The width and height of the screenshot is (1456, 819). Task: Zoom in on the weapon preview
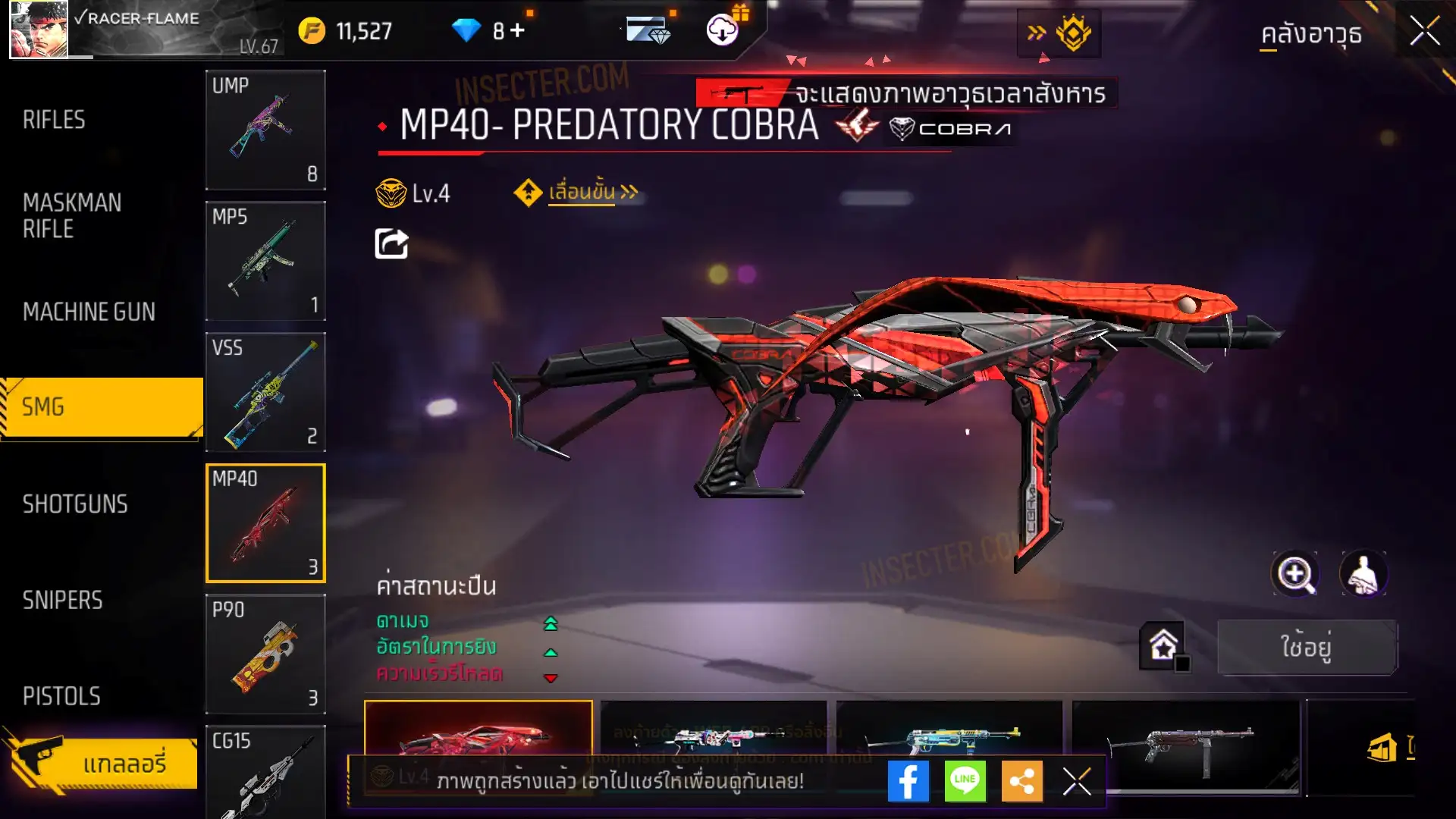click(x=1295, y=574)
